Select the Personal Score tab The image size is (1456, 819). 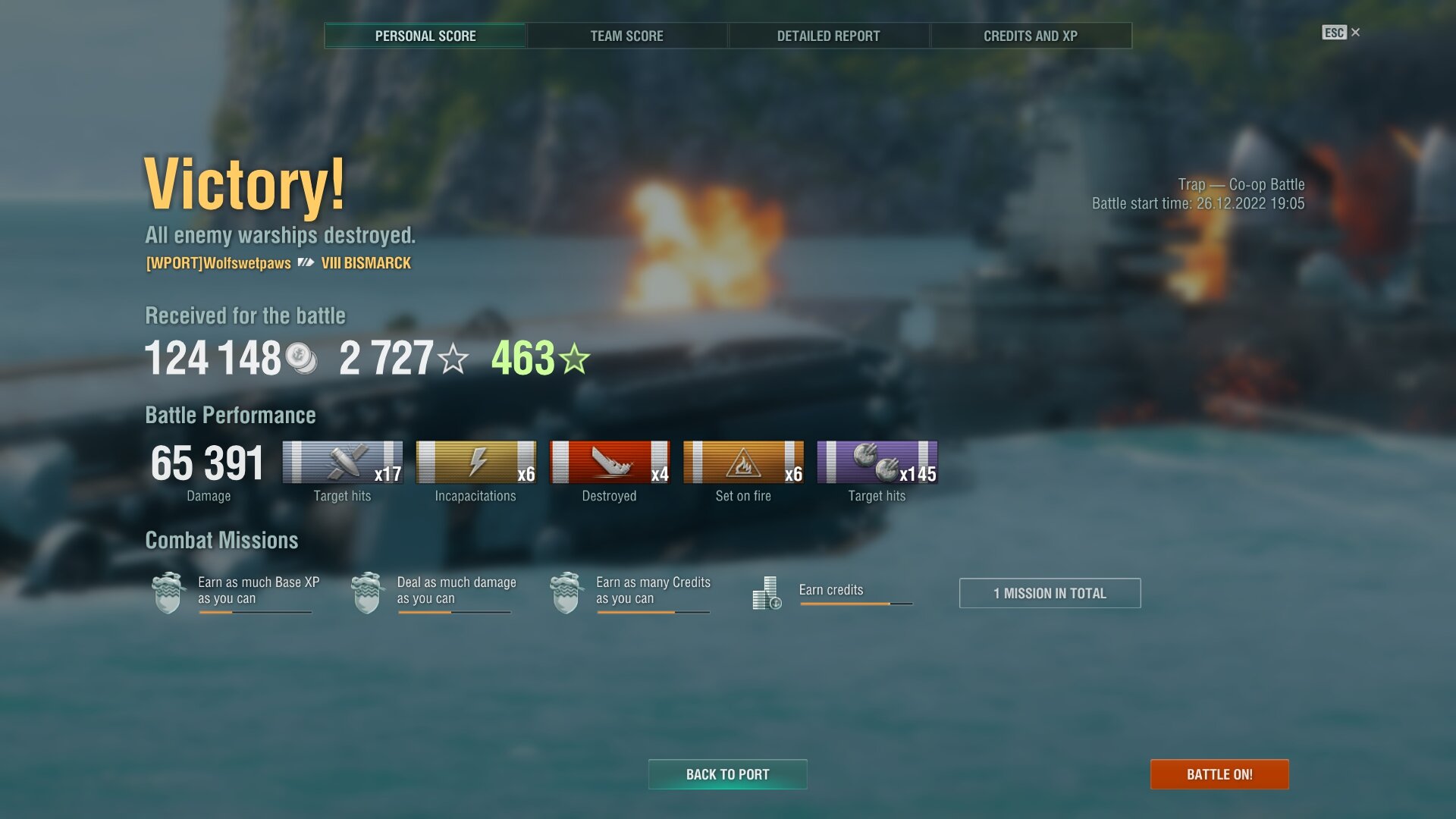(x=425, y=36)
